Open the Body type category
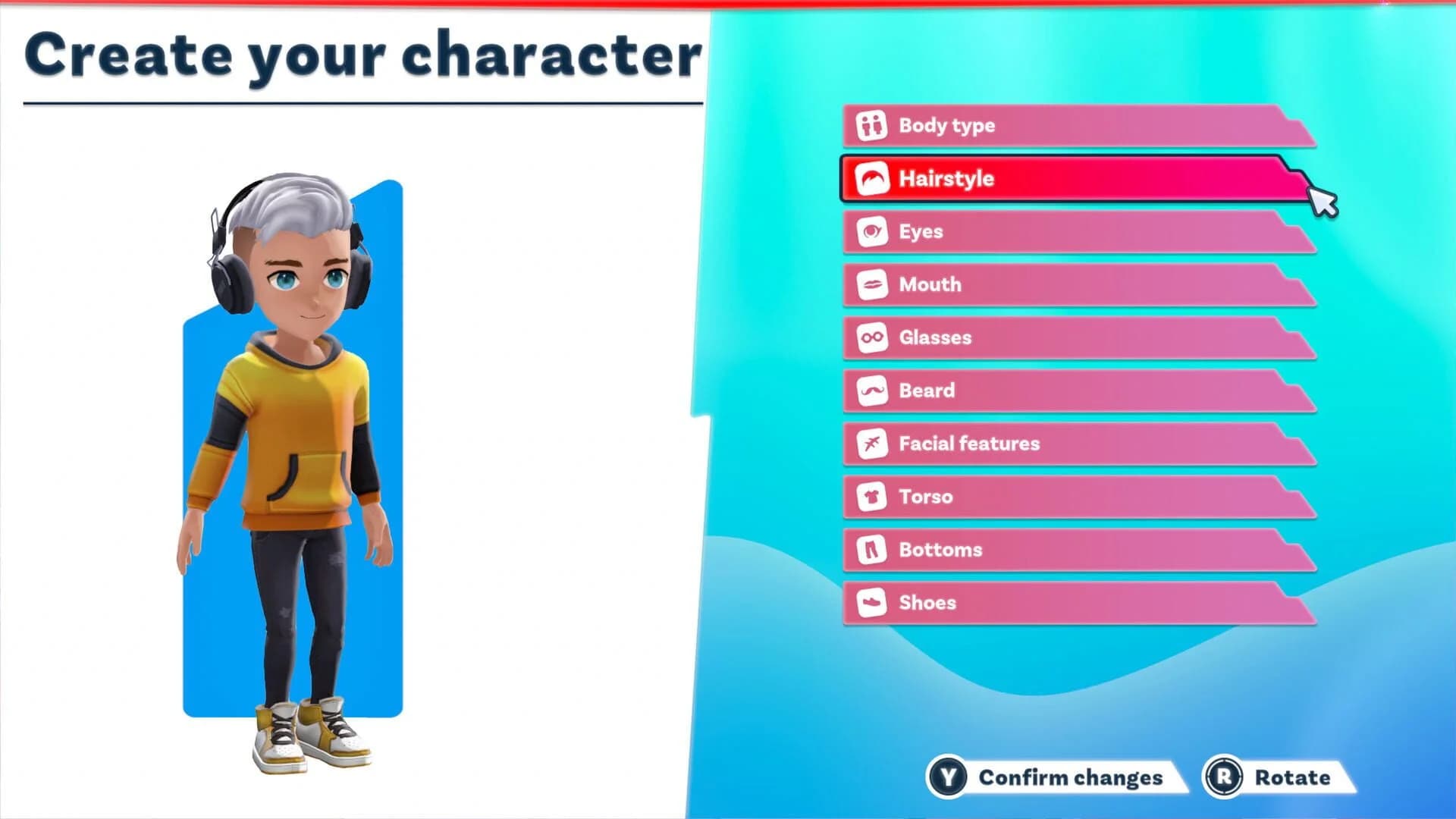1456x819 pixels. [1062, 125]
